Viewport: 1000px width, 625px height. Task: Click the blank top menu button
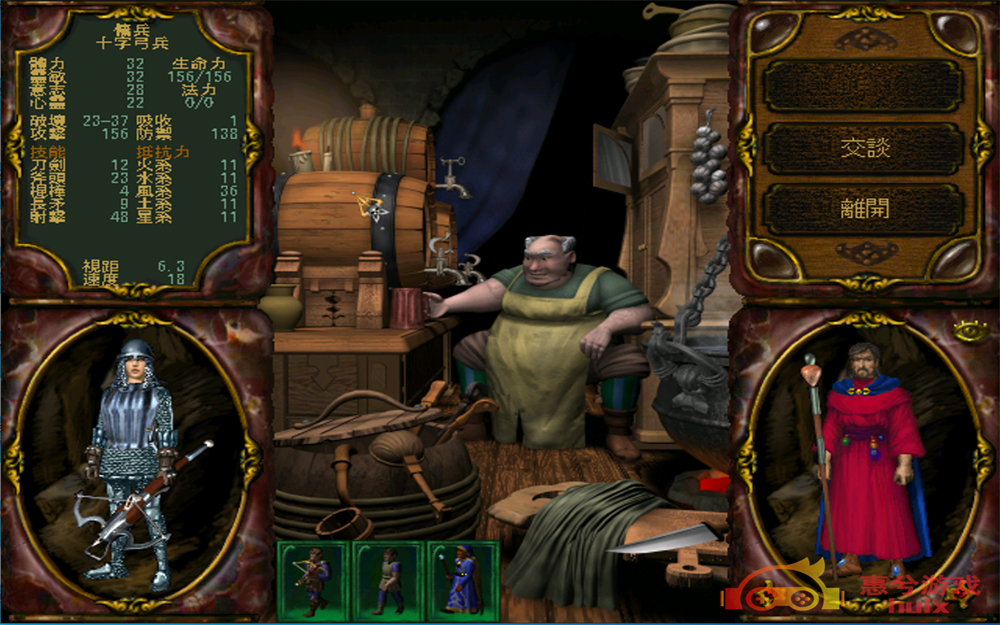(863, 86)
